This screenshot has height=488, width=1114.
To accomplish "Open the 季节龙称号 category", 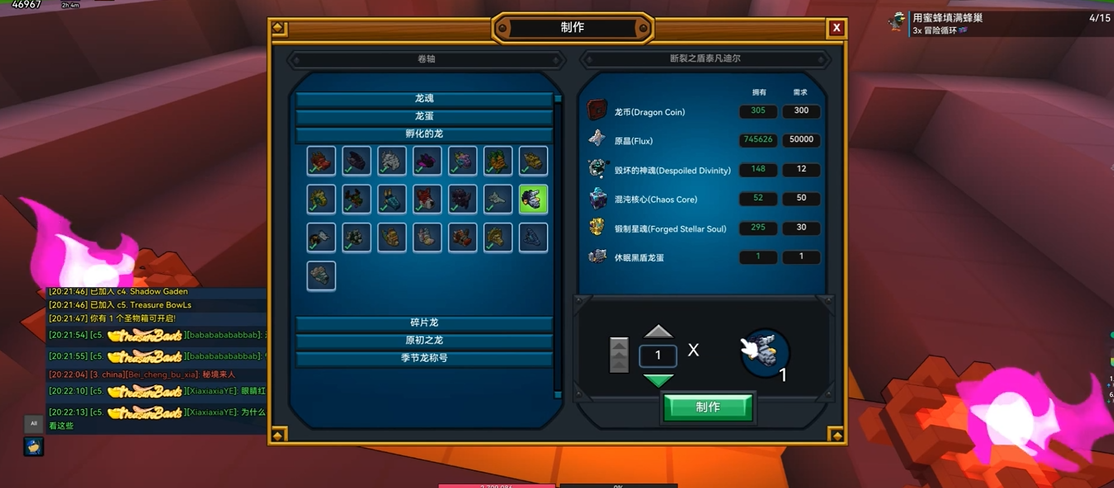I will 424,359.
